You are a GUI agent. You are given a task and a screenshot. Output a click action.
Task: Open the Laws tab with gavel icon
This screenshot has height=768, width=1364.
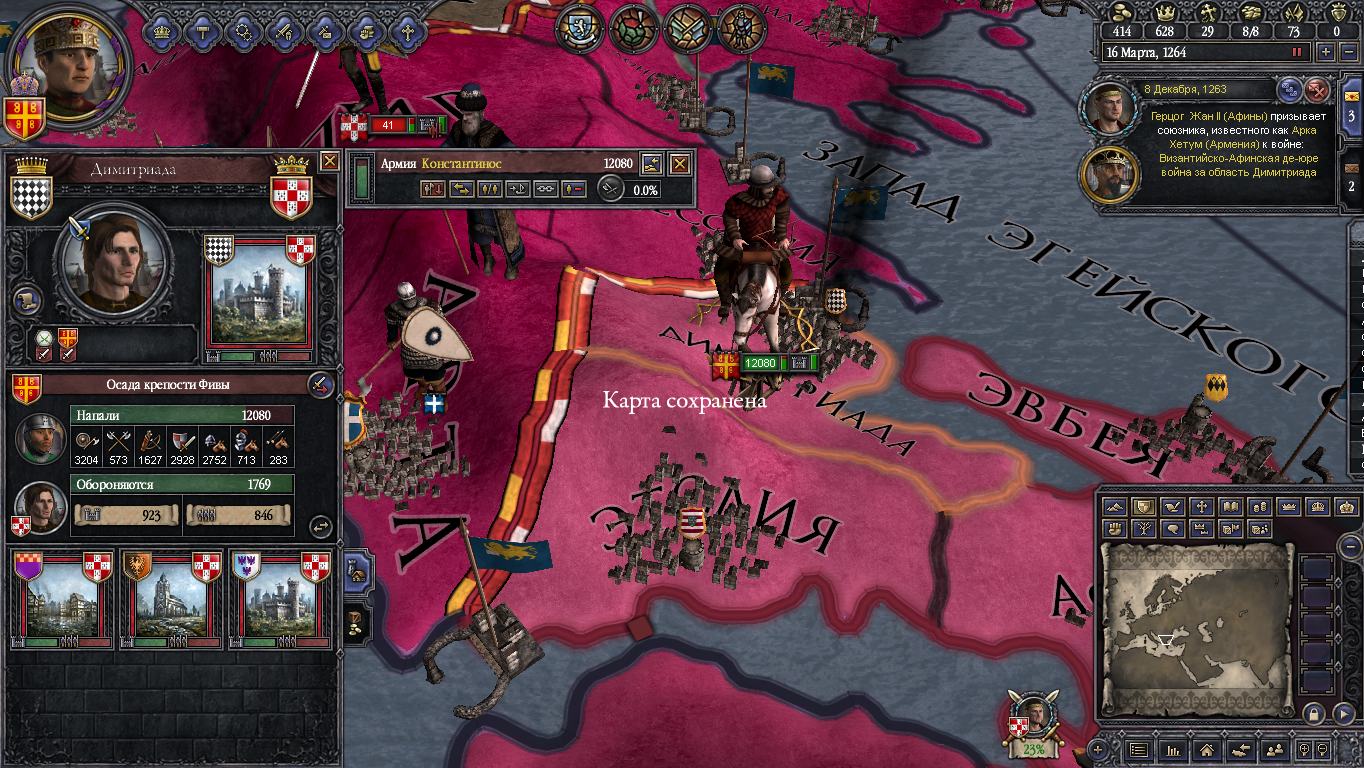click(202, 31)
